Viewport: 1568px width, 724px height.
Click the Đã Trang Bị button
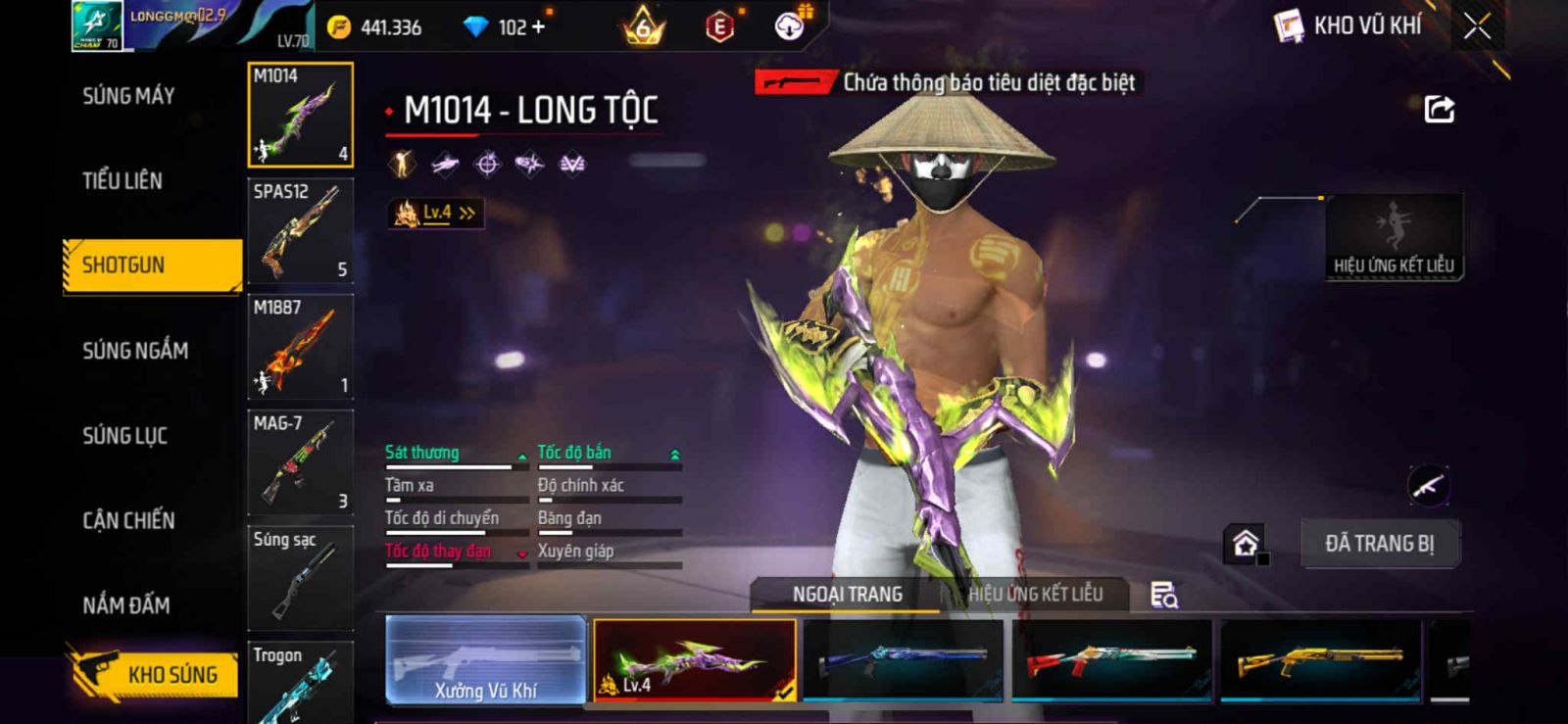[1379, 544]
